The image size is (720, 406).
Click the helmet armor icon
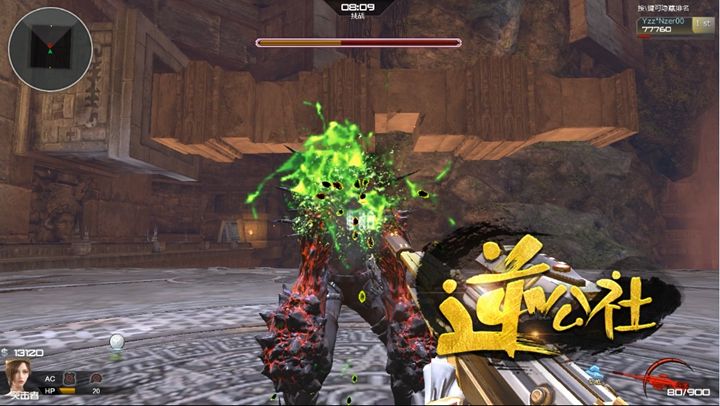[x=95, y=379]
